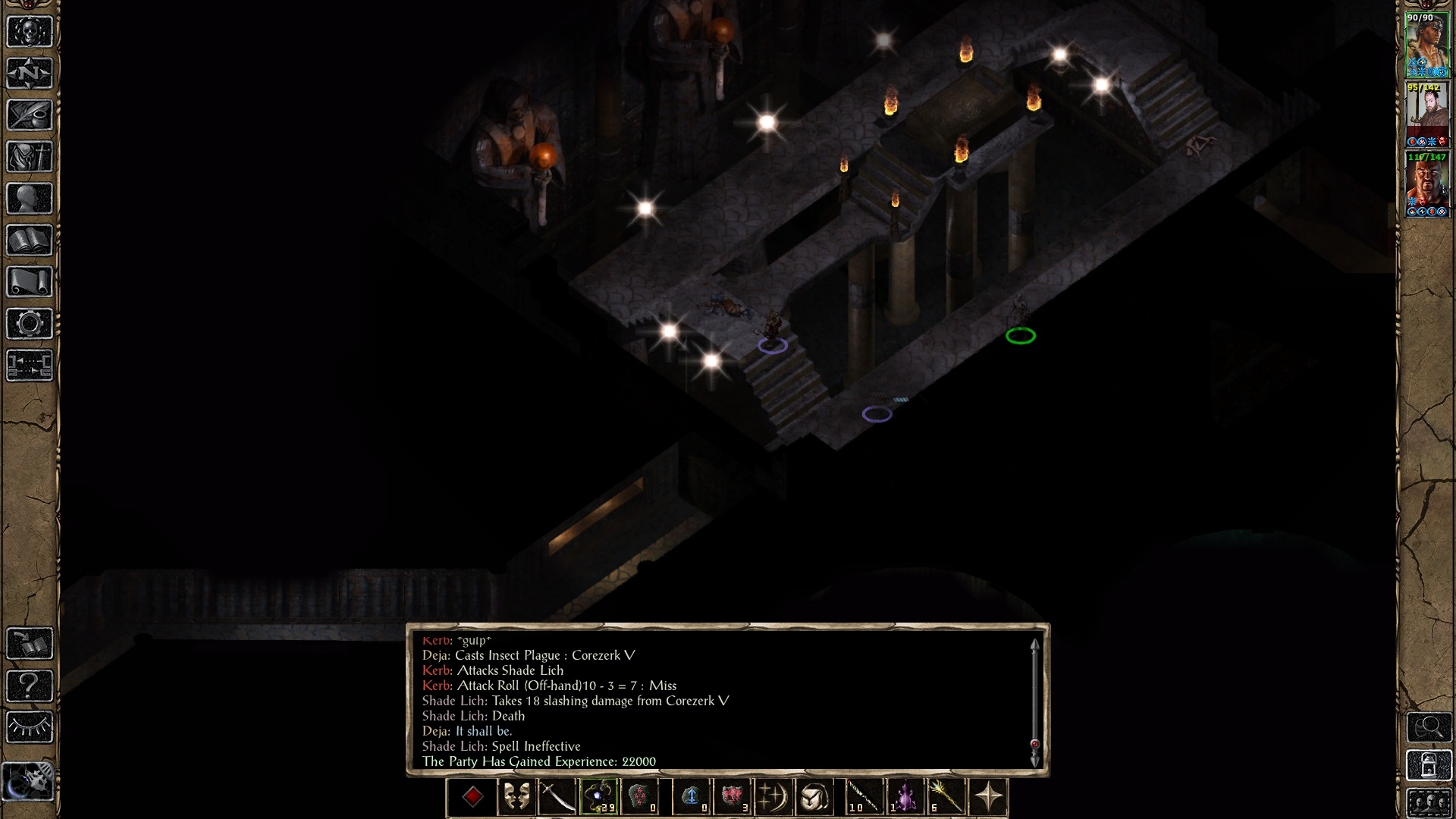Open the inventory screen button
Image resolution: width=1456 pixels, height=819 pixels.
click(x=30, y=157)
